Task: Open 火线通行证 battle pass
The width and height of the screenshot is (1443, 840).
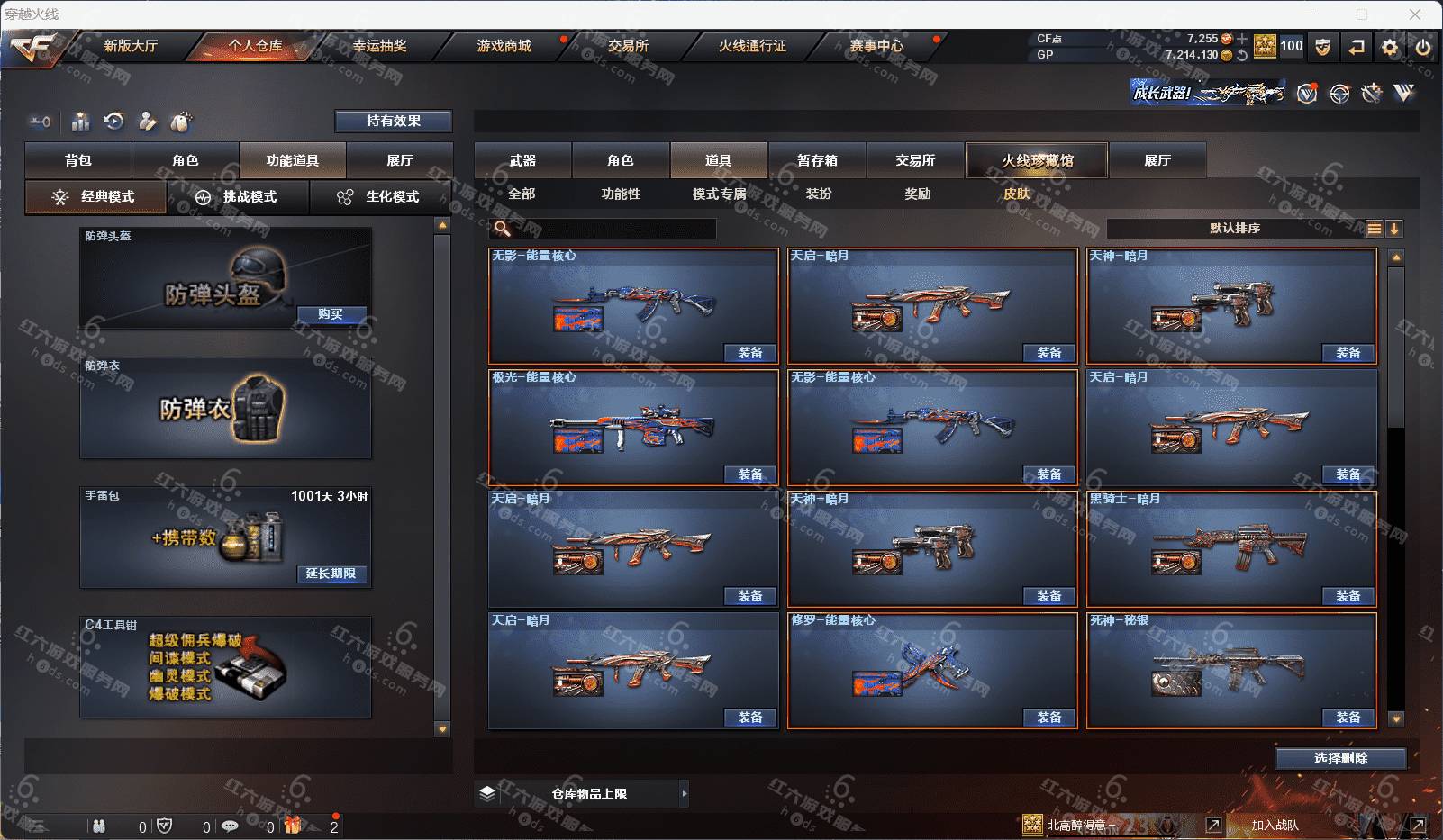Action: pos(752,46)
